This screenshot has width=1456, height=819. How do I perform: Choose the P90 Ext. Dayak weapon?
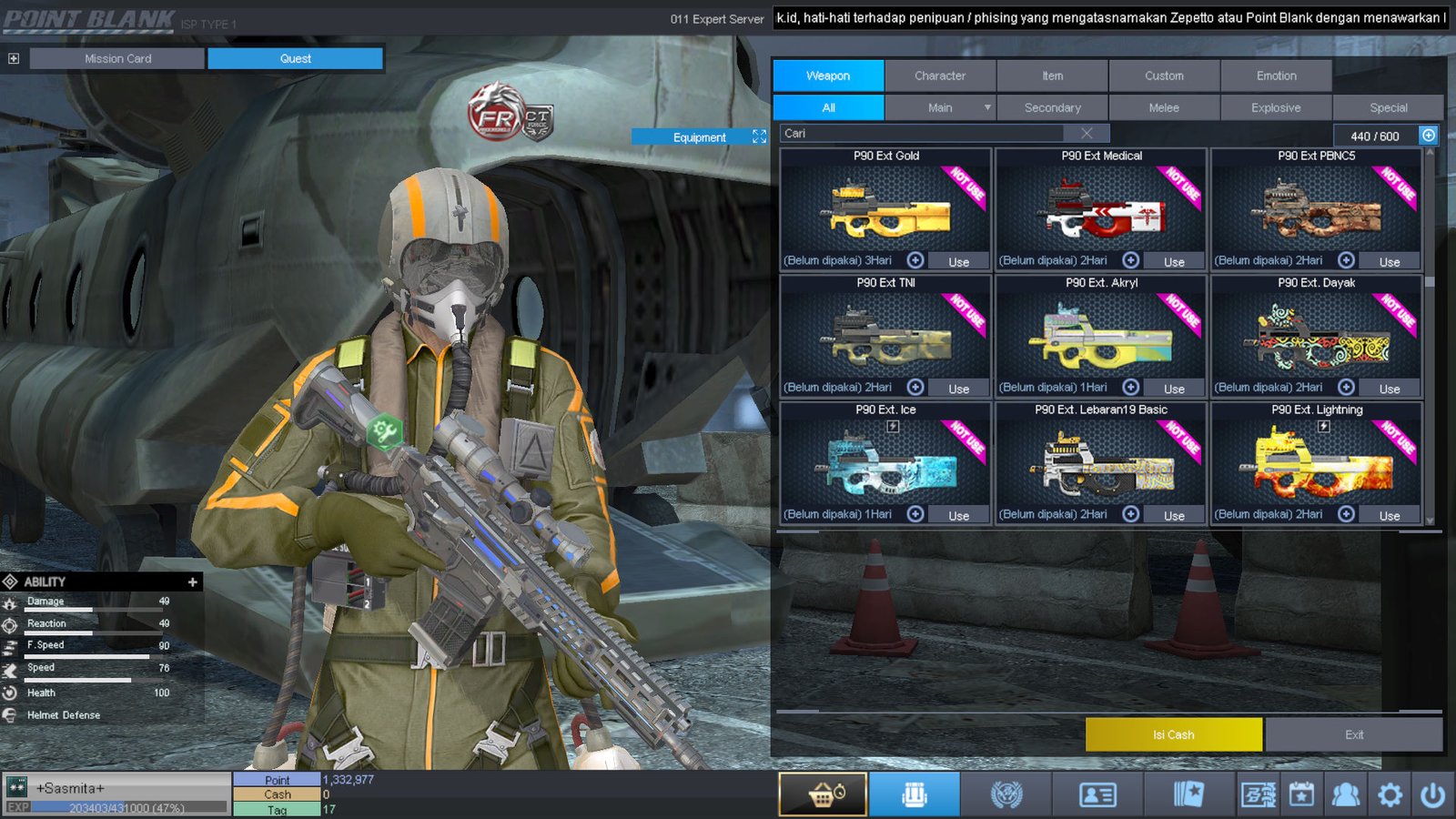tap(1316, 337)
